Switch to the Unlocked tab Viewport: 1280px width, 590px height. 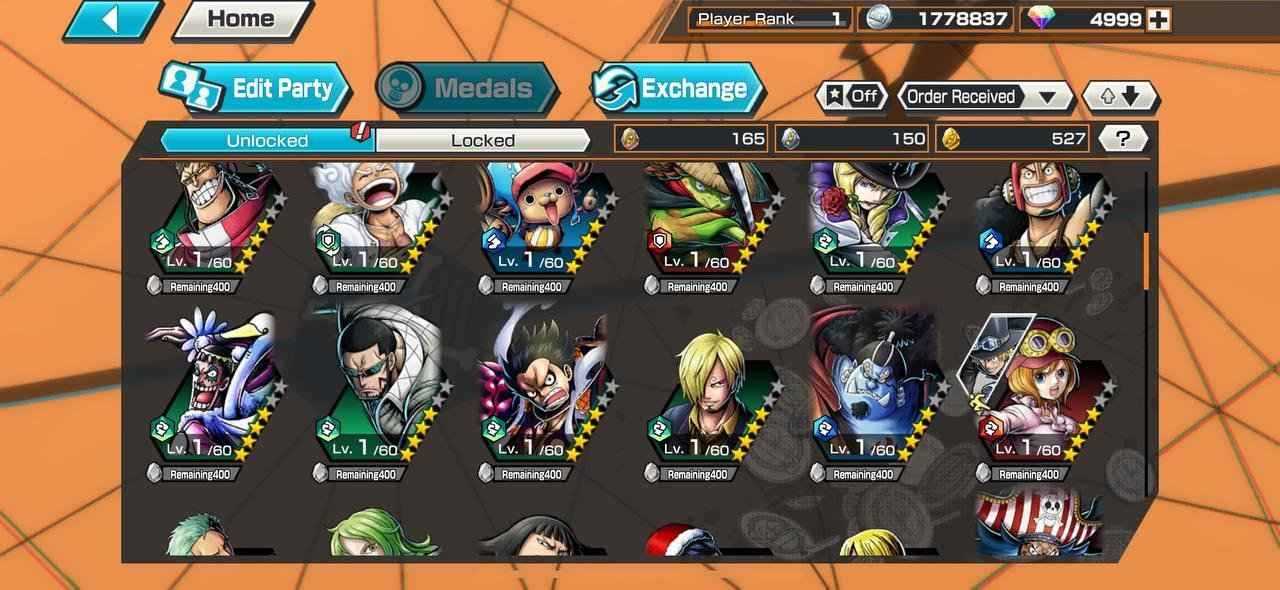pos(267,140)
